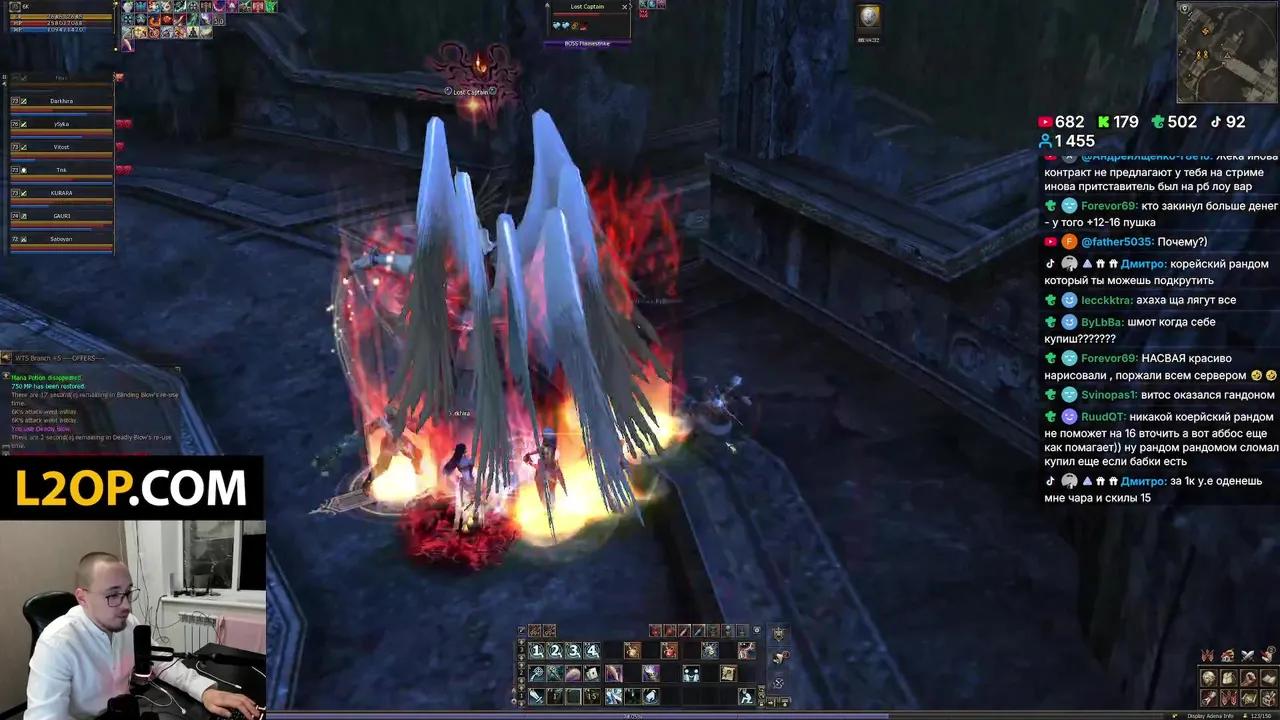Click the up arrow to switch hotbar page 3
The height and width of the screenshot is (720, 1280).
pyautogui.click(x=521, y=640)
